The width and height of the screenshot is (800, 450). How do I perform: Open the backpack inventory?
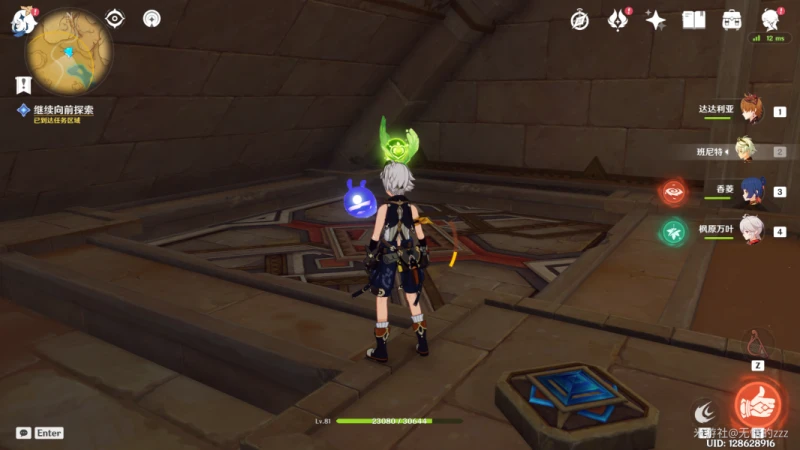coord(732,19)
